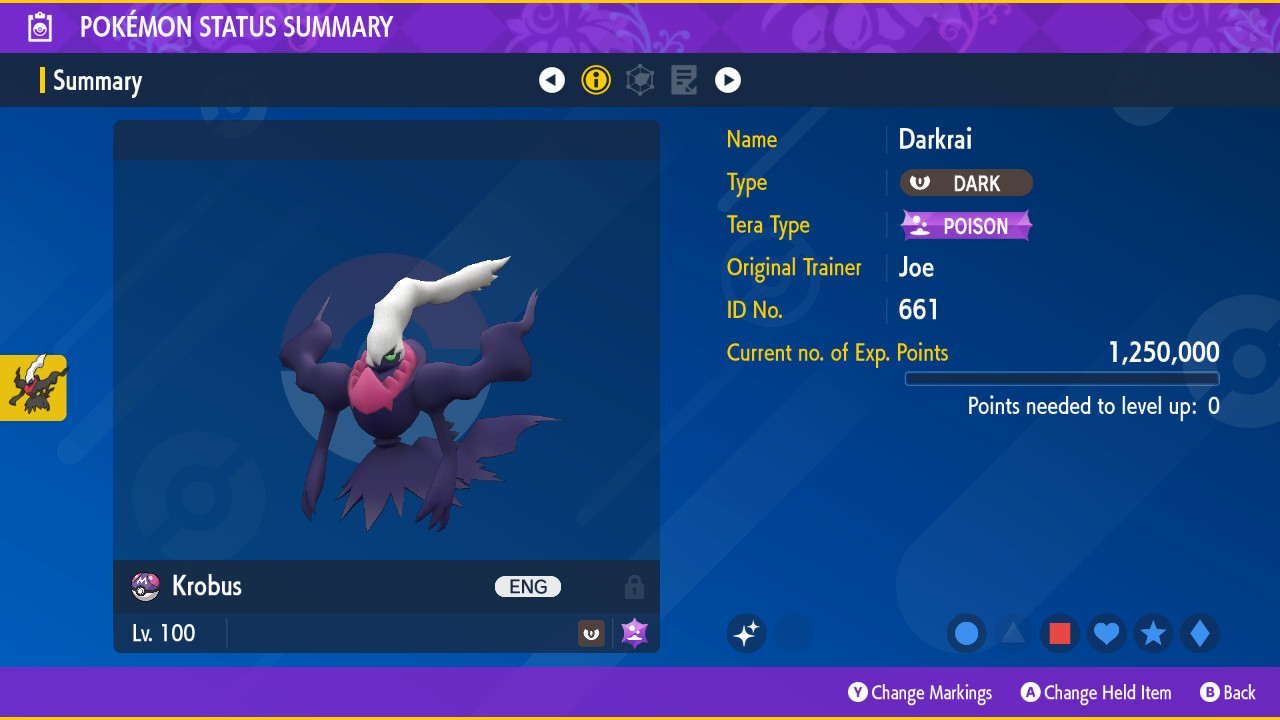Open the moves list page
Viewport: 1280px width, 720px height.
coord(684,80)
